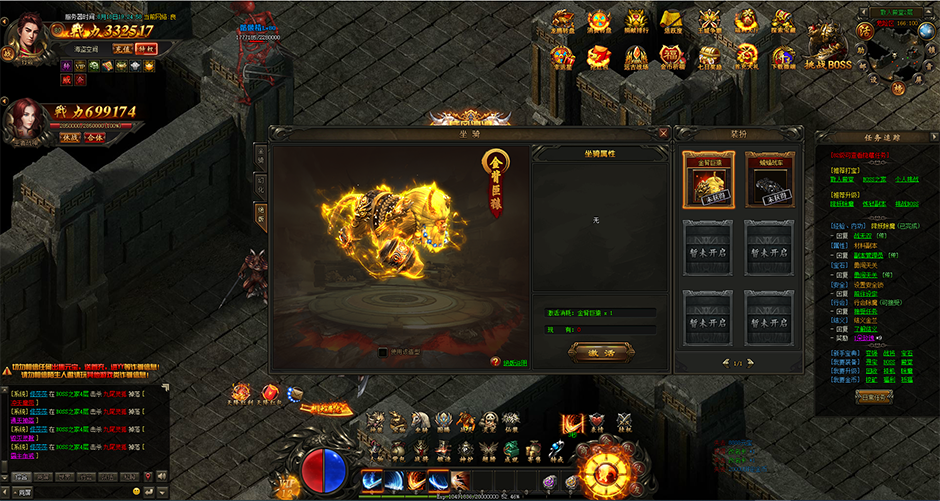940x501 pixels.
Task: Click the 激活 activate button
Action: [601, 351]
